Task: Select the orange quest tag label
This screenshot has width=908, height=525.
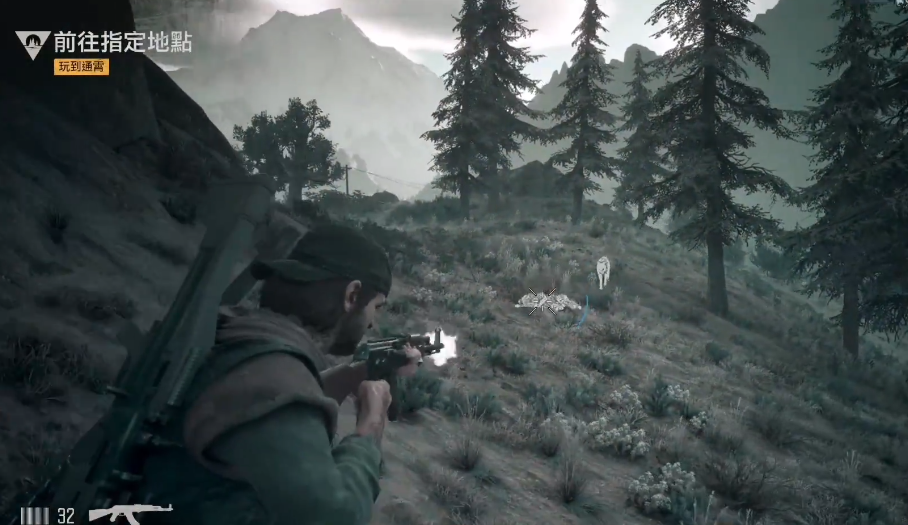Action: tap(81, 67)
